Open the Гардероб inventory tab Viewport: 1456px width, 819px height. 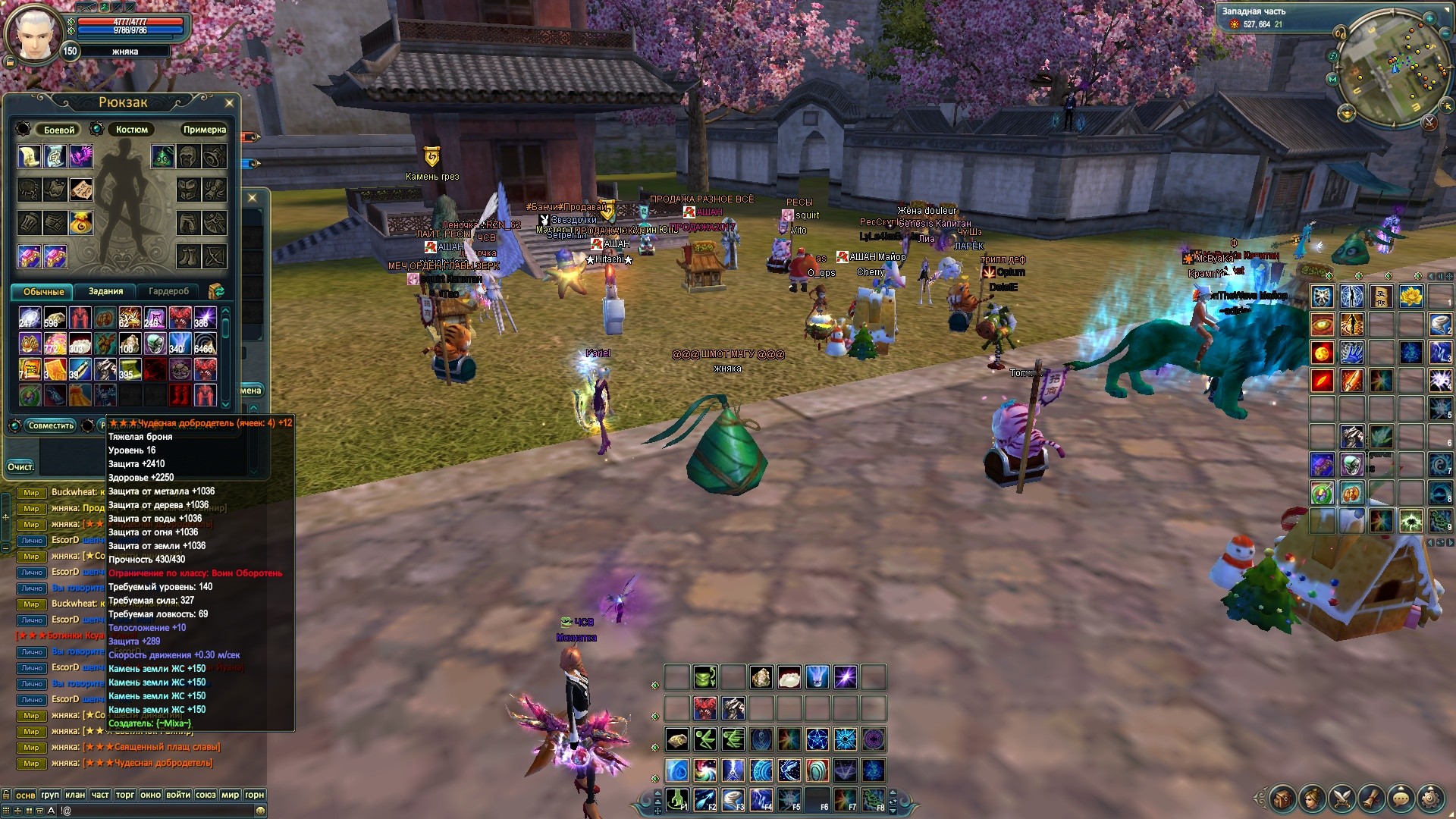(x=168, y=291)
